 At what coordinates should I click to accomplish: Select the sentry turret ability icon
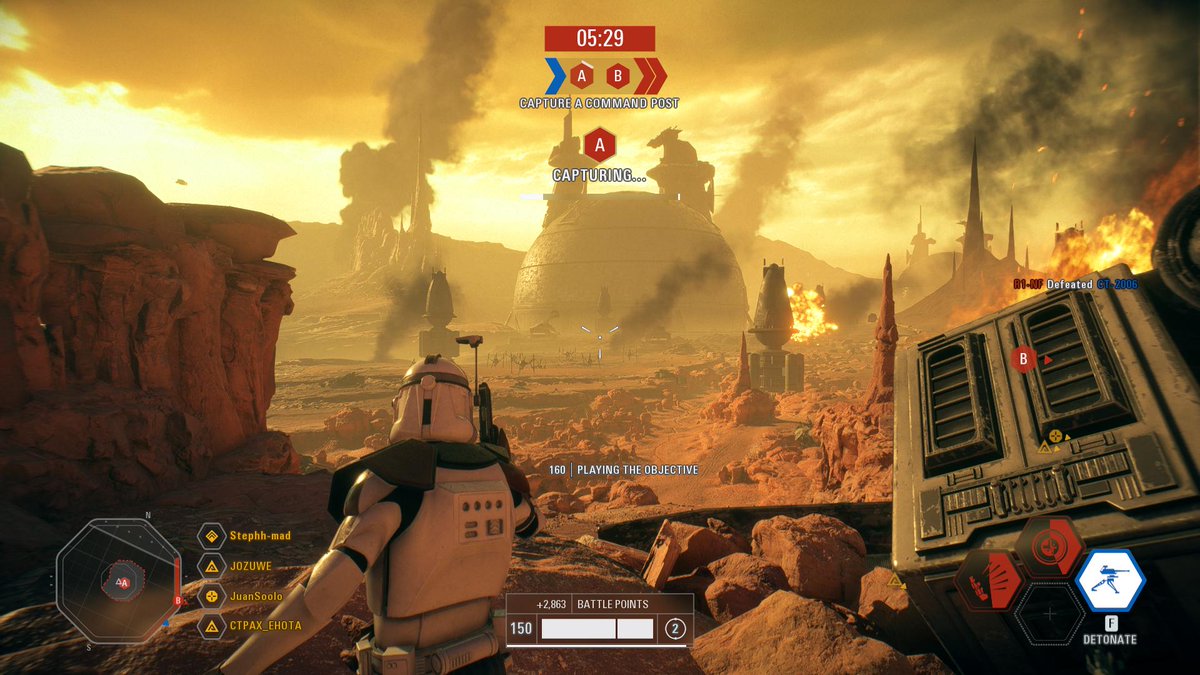(1110, 581)
